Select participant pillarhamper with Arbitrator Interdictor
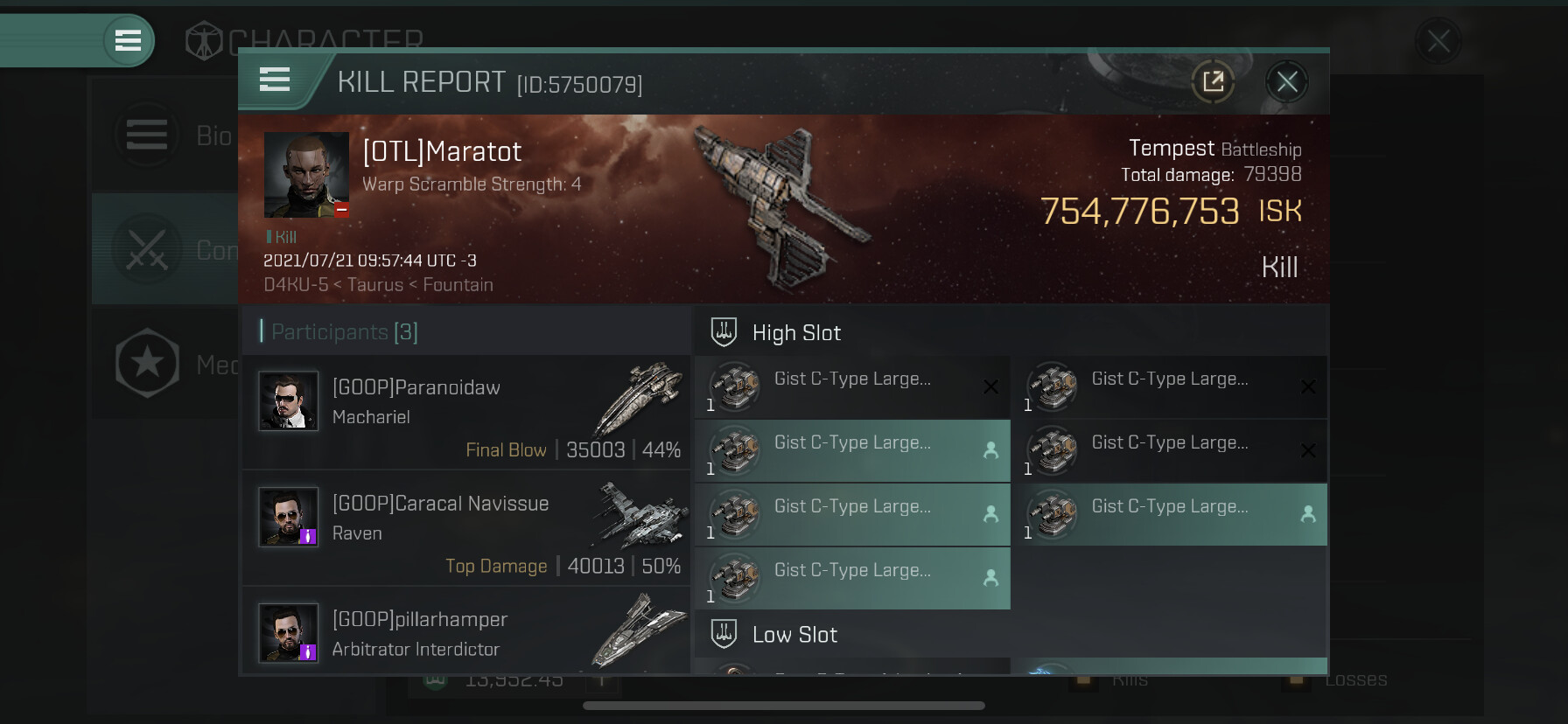Image resolution: width=1568 pixels, height=724 pixels. [x=465, y=633]
